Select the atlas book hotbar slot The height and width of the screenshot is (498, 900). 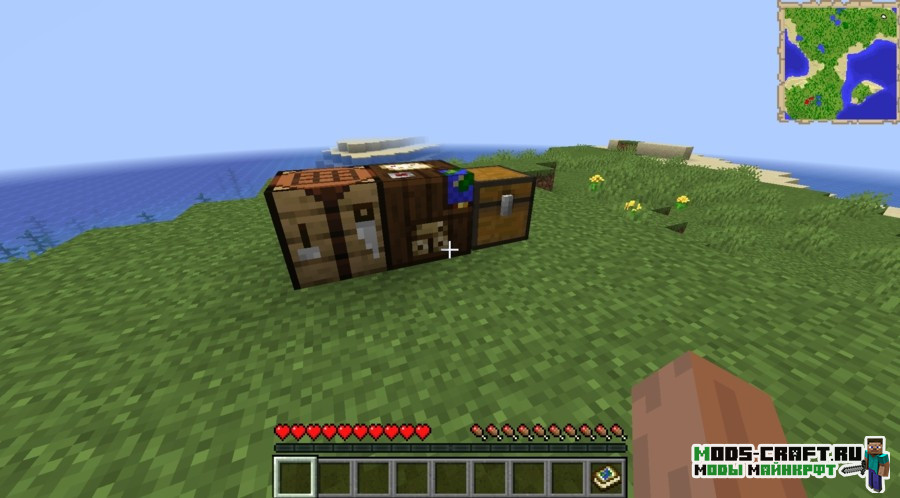coord(607,476)
